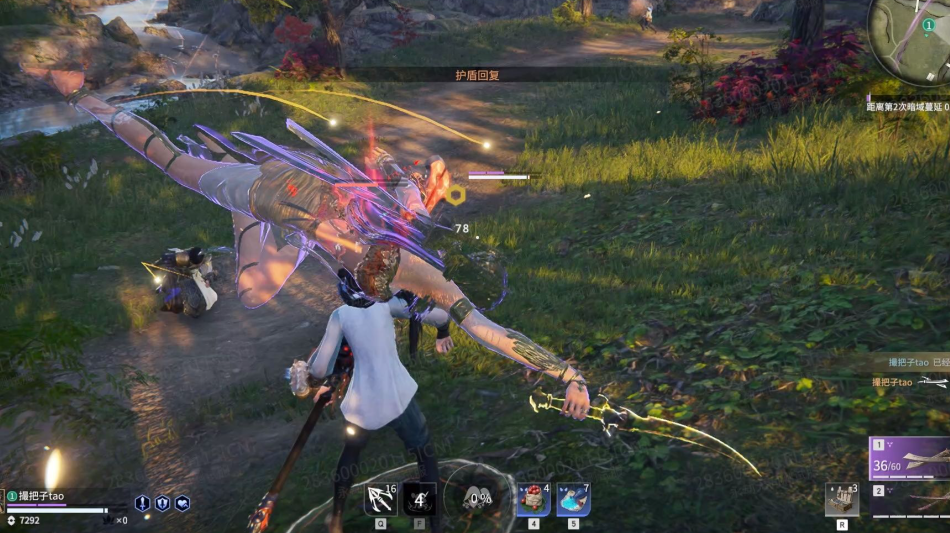Click the 0% ultimate charge gauge

tap(480, 499)
